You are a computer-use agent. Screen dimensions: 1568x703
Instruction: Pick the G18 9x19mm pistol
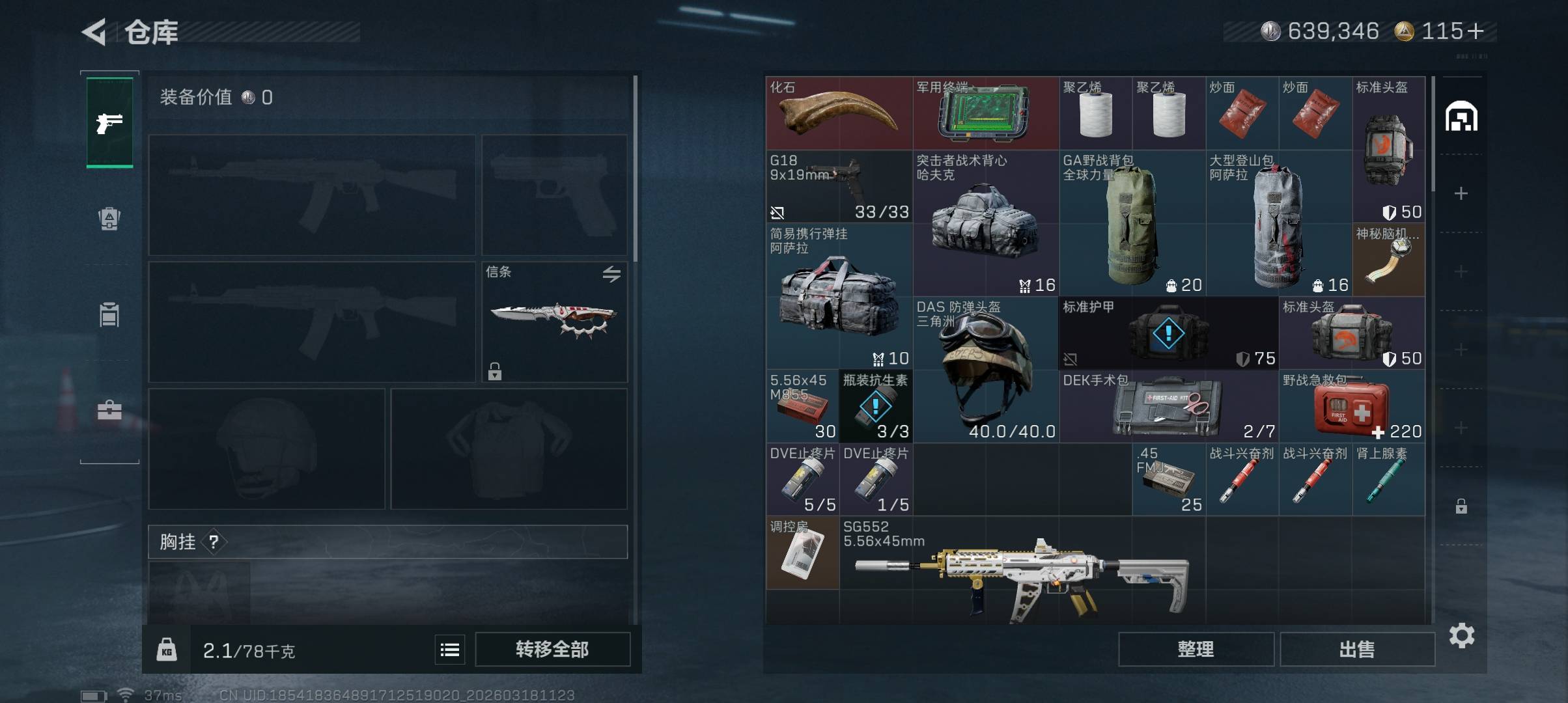pyautogui.click(x=839, y=187)
